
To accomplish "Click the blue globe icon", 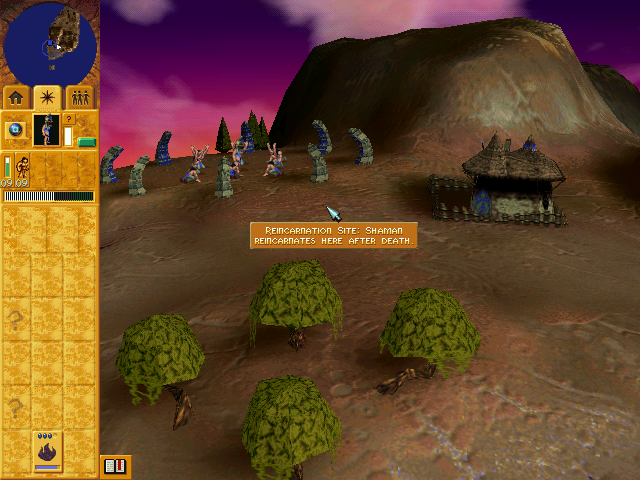I will [16, 130].
